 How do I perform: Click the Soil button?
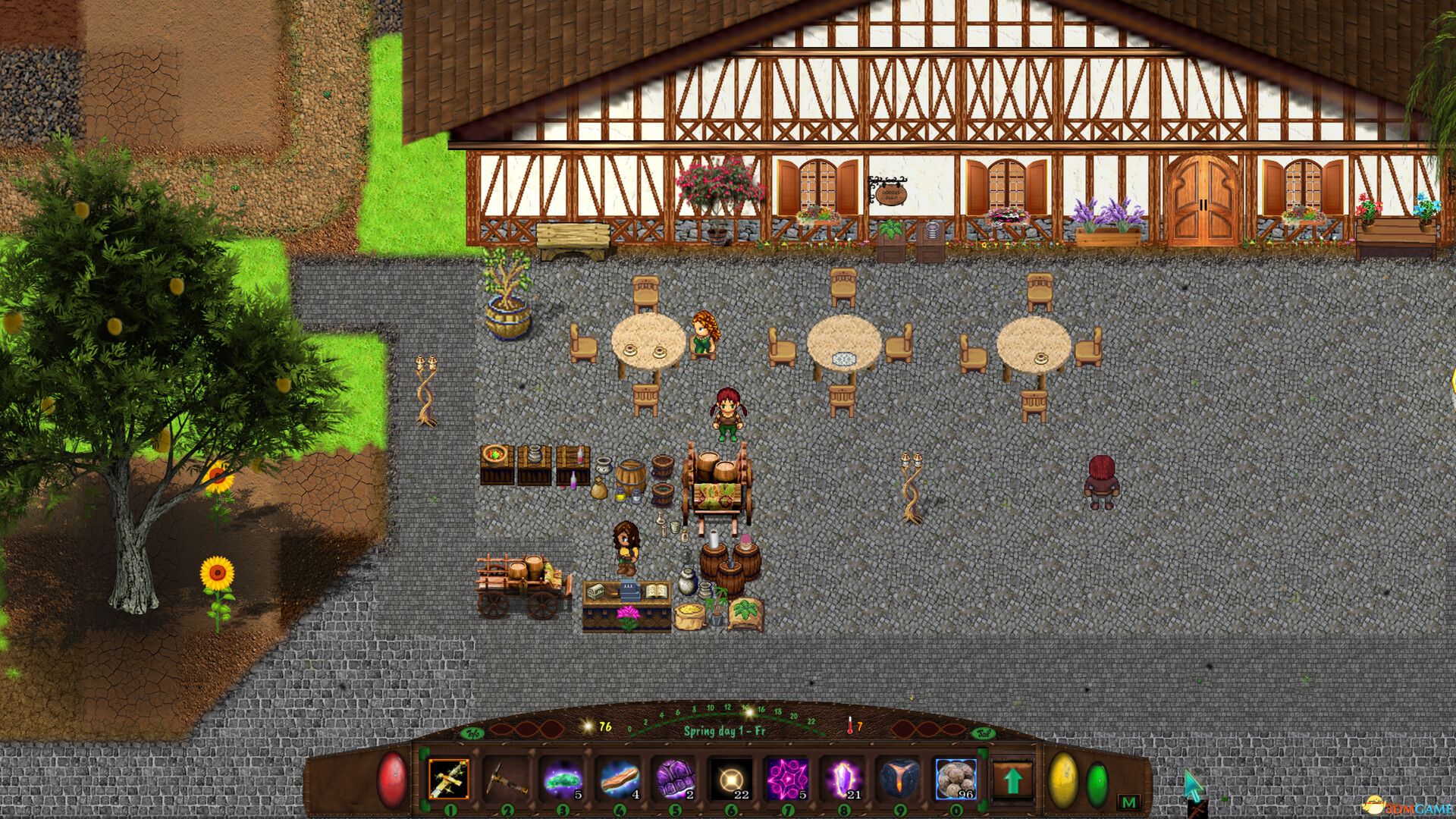[984, 733]
